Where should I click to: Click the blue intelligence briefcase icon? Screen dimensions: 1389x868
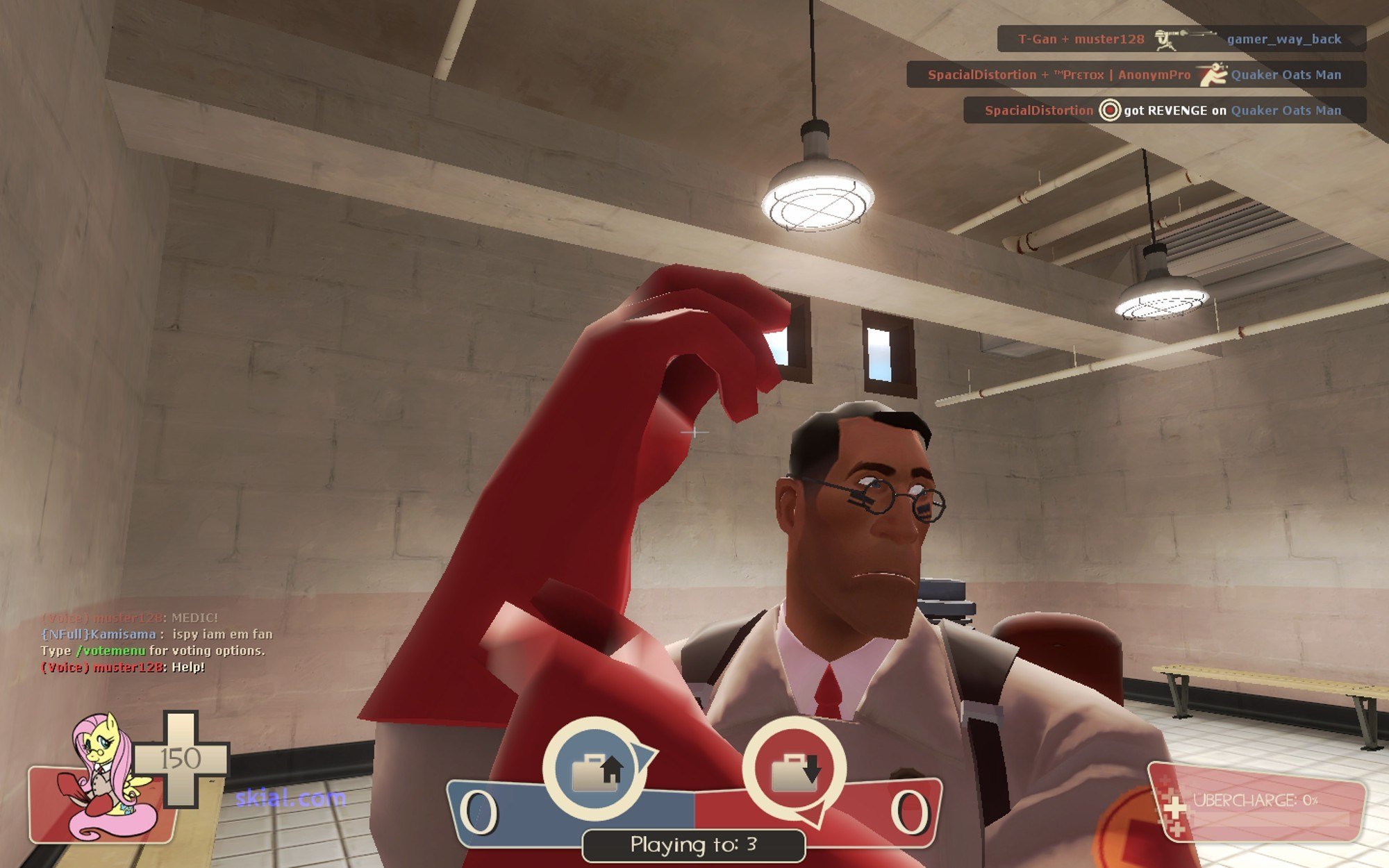594,769
